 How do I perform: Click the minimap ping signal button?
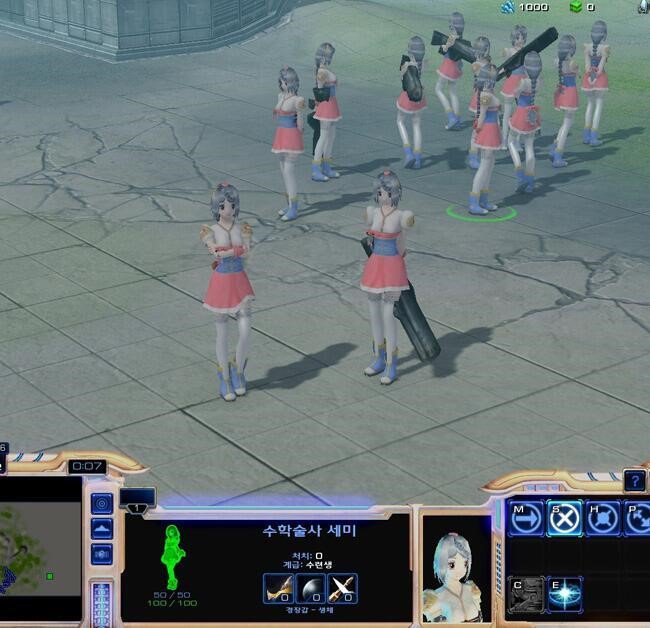point(101,503)
